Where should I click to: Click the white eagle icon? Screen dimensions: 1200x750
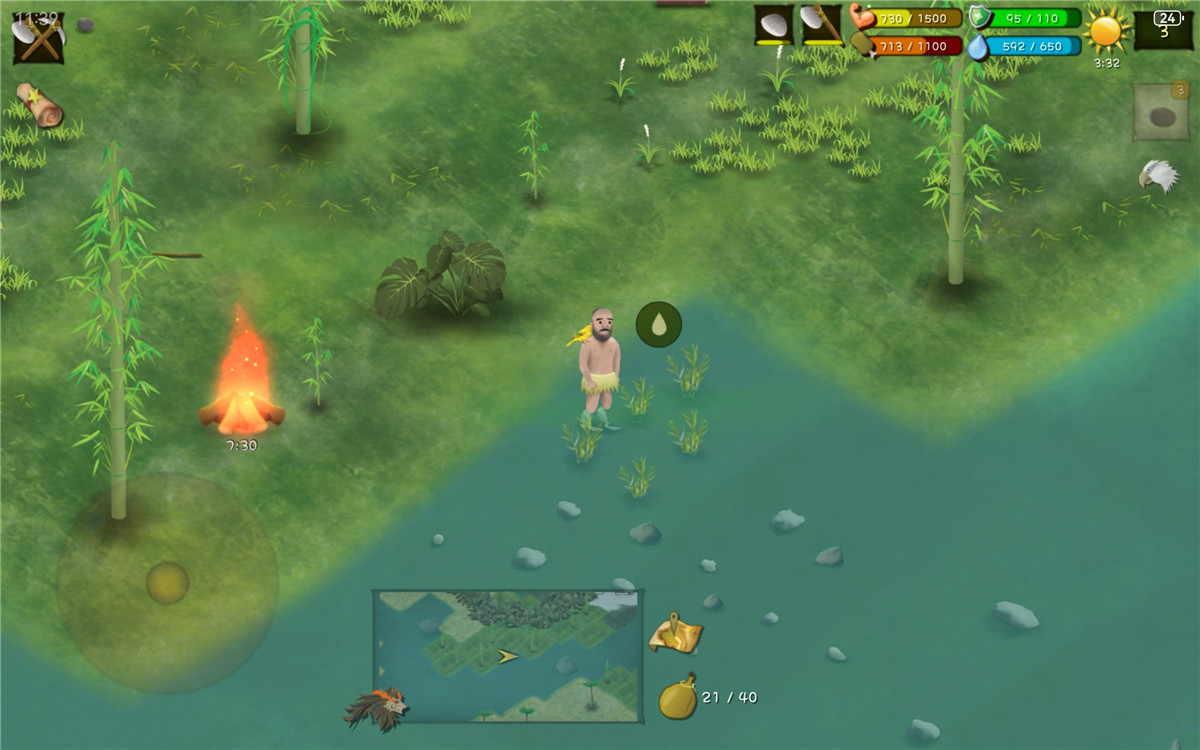click(x=1159, y=176)
